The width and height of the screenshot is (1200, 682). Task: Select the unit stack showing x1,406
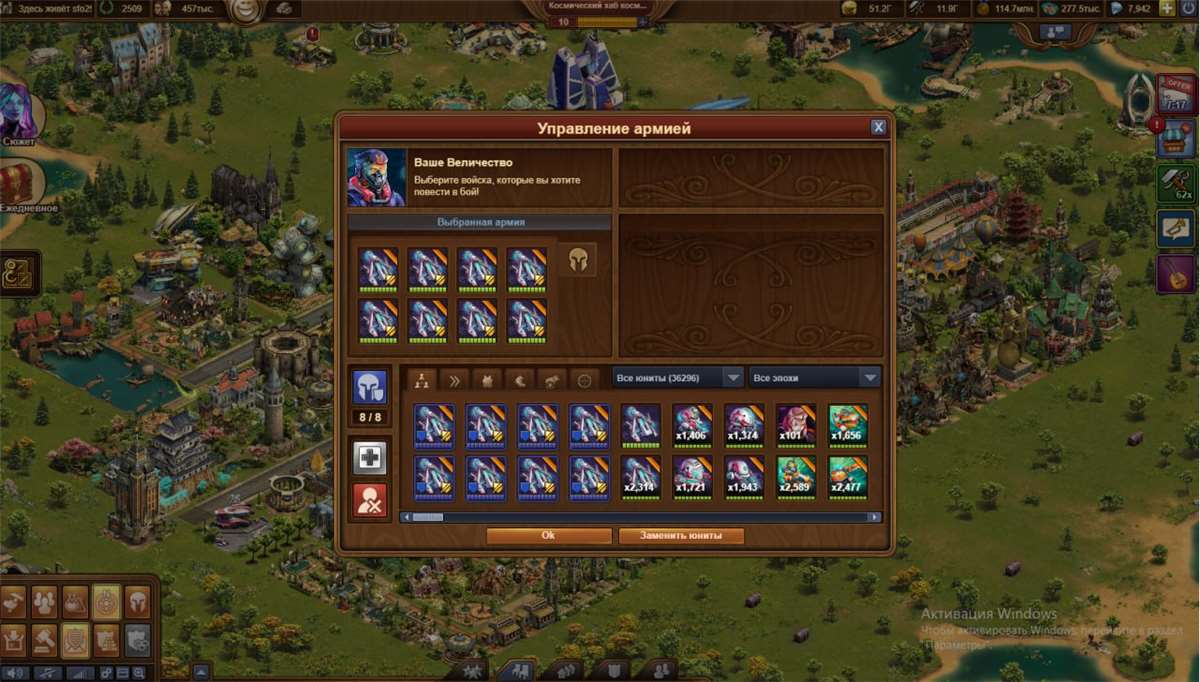click(692, 425)
